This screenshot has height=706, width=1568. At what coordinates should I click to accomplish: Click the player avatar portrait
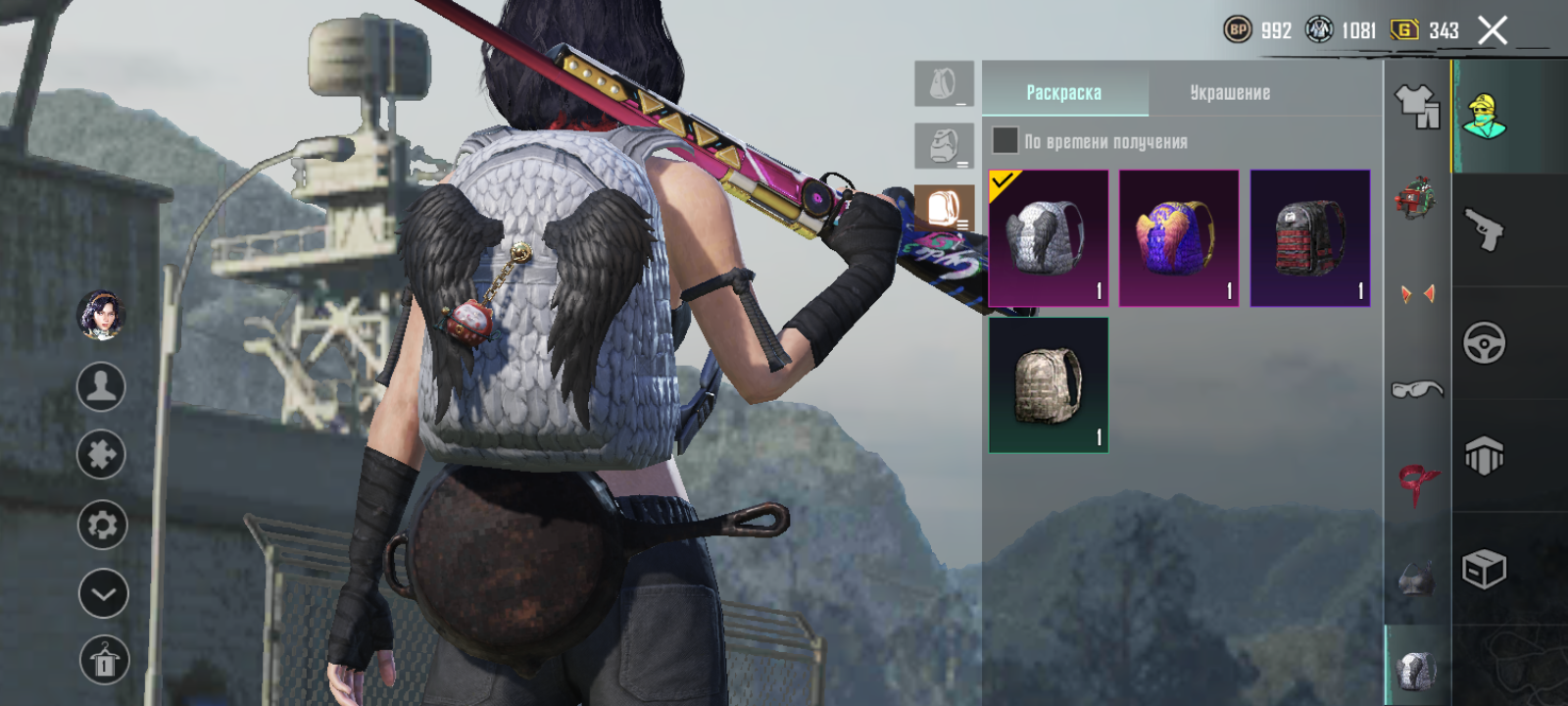pyautogui.click(x=101, y=316)
